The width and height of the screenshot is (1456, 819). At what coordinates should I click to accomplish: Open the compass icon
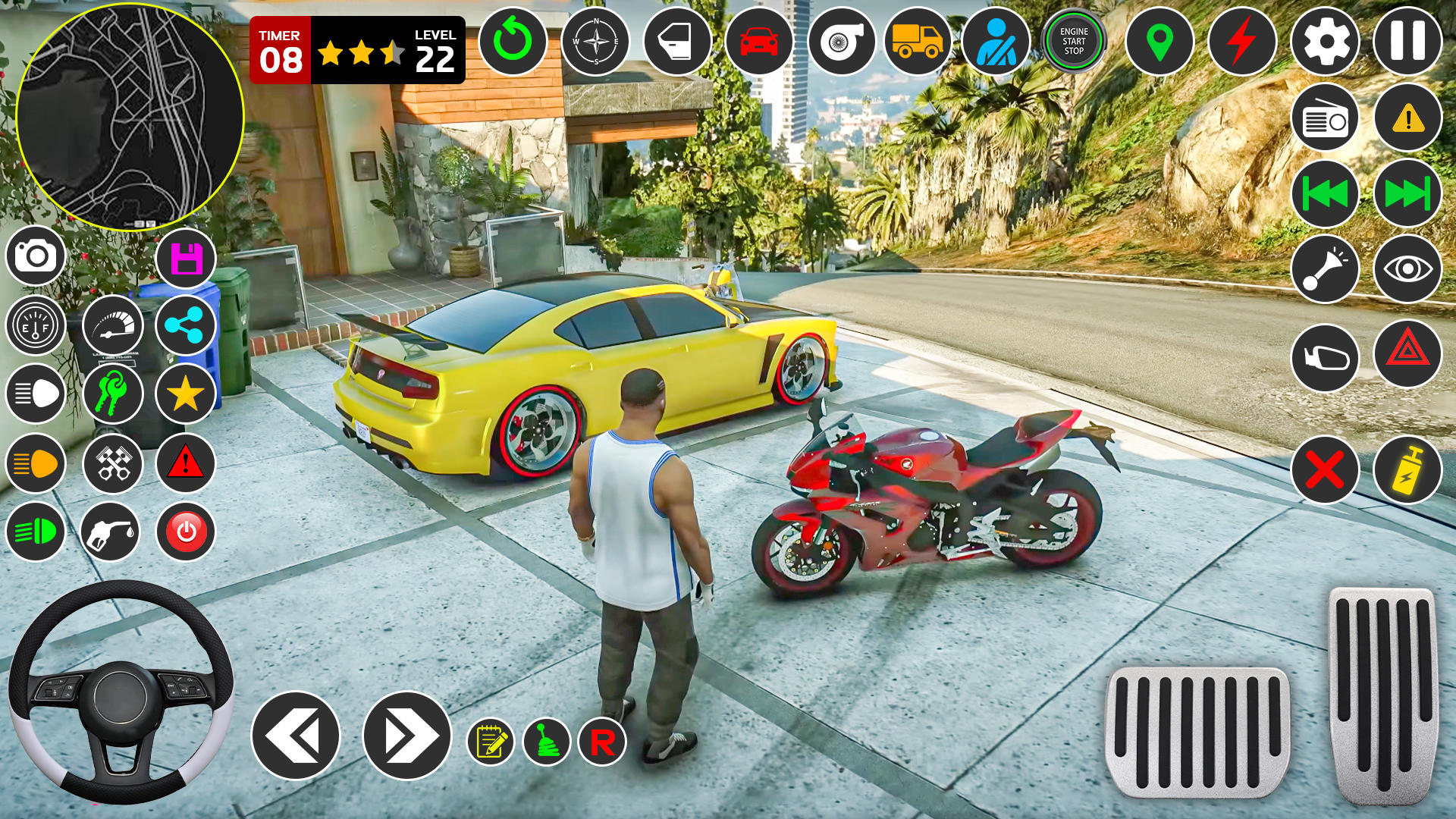click(x=596, y=41)
